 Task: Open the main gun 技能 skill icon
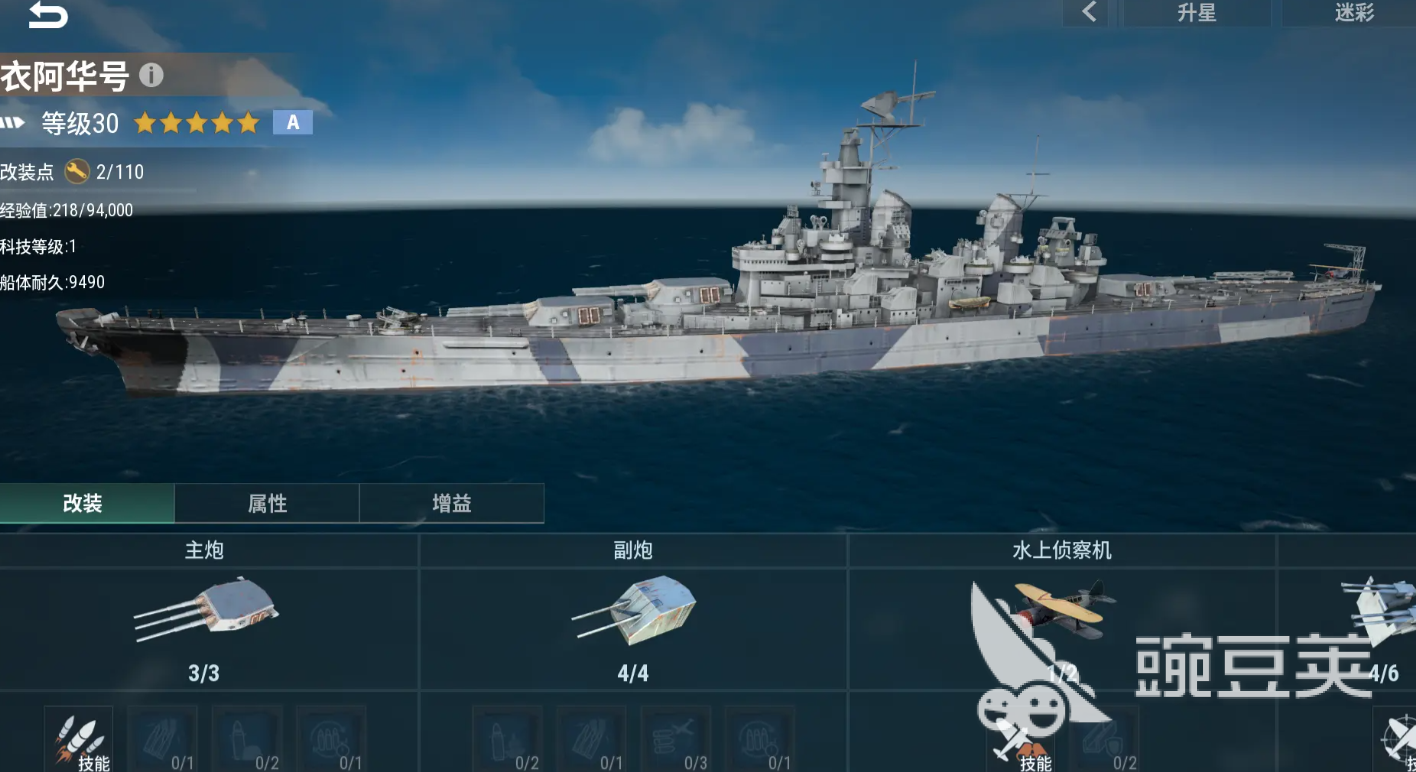click(x=80, y=740)
